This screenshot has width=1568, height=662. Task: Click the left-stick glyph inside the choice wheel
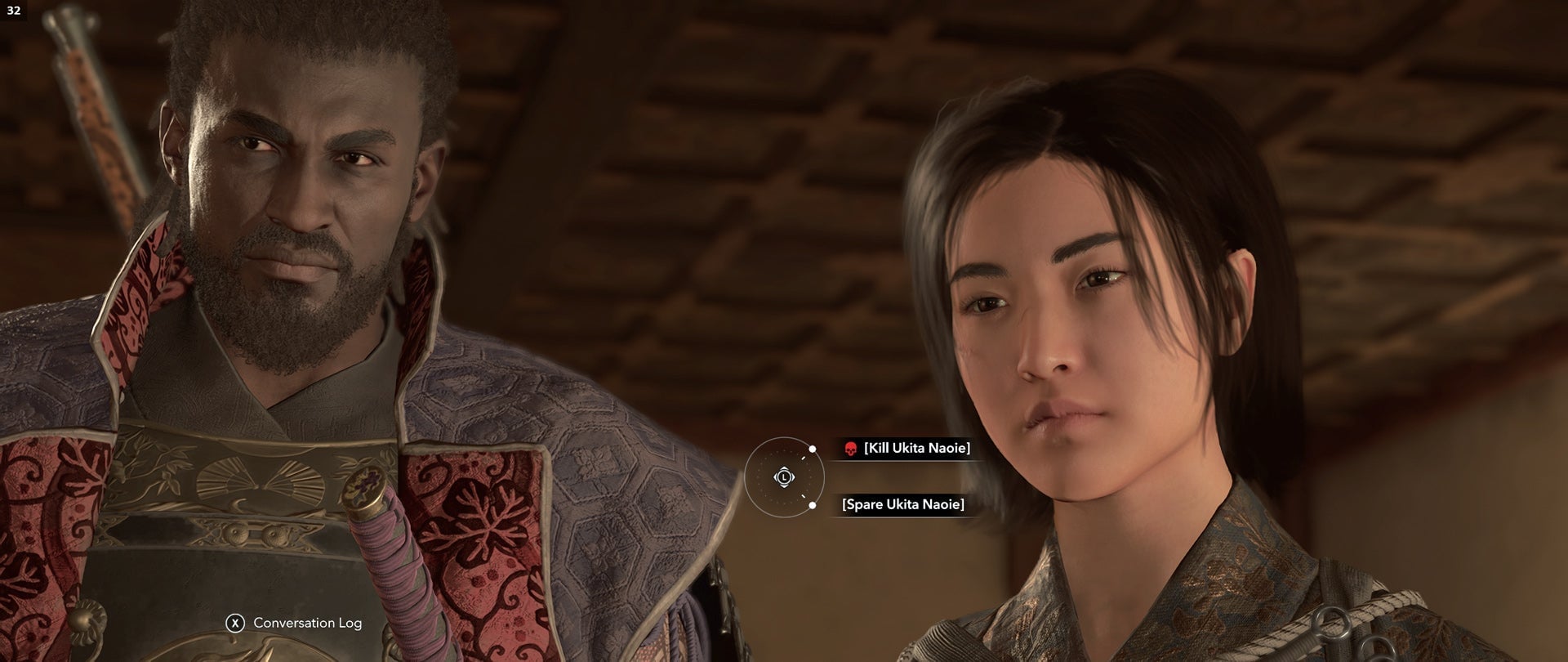pos(785,477)
